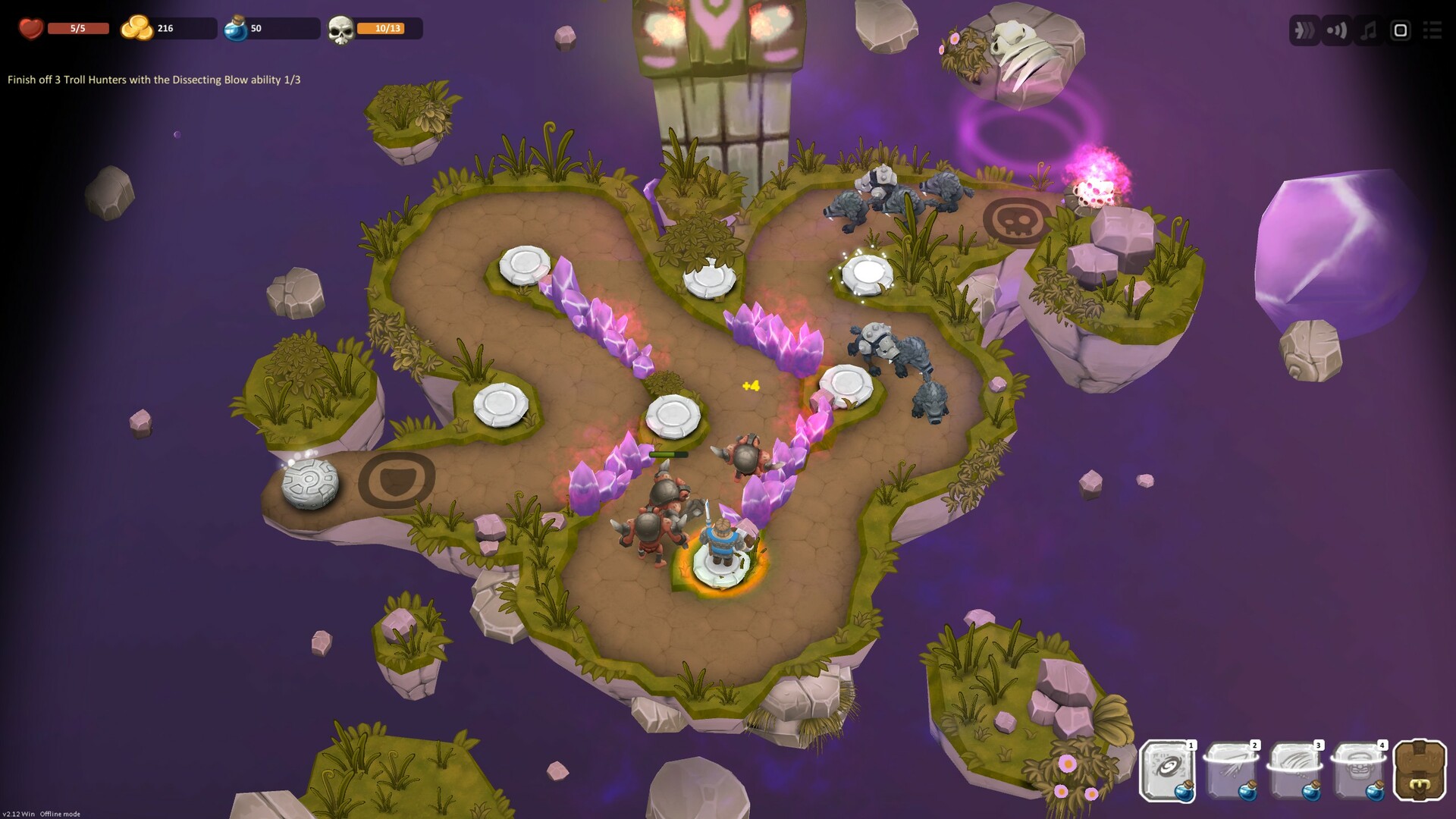Toggle sound effects on or off
The width and height of the screenshot is (1456, 819).
1335,31
